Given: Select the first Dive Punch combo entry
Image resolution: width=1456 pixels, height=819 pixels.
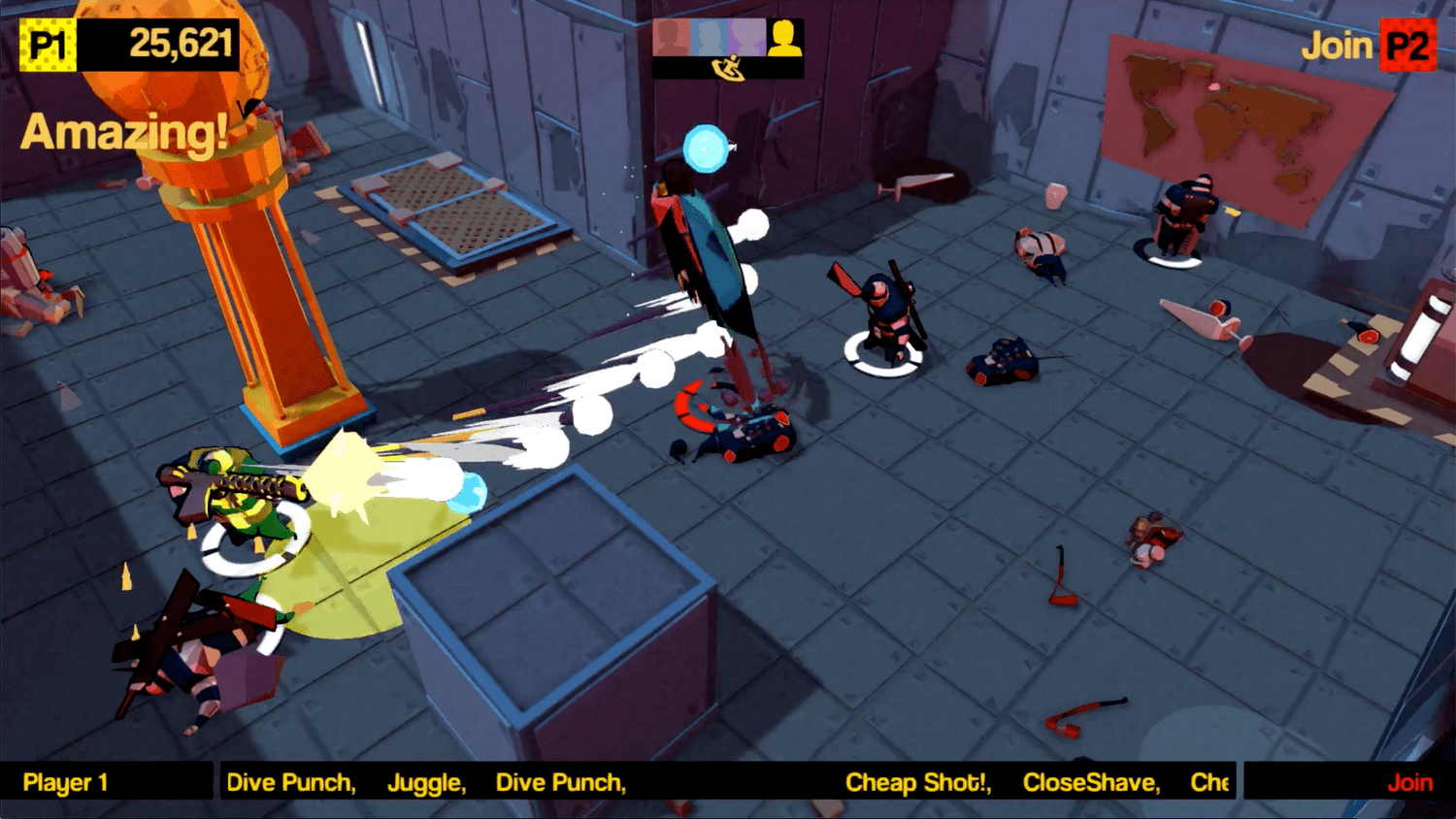Looking at the screenshot, I should click(x=292, y=782).
